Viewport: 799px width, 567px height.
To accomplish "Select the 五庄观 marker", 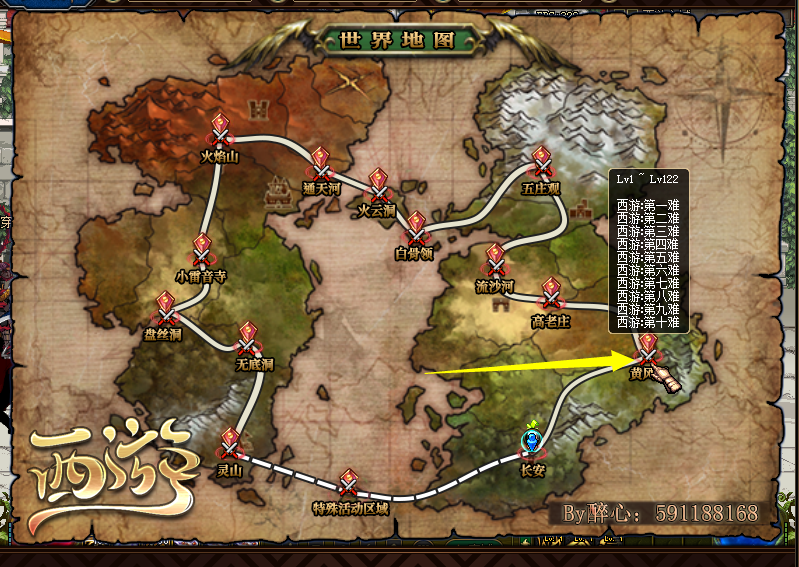I will 543,165.
